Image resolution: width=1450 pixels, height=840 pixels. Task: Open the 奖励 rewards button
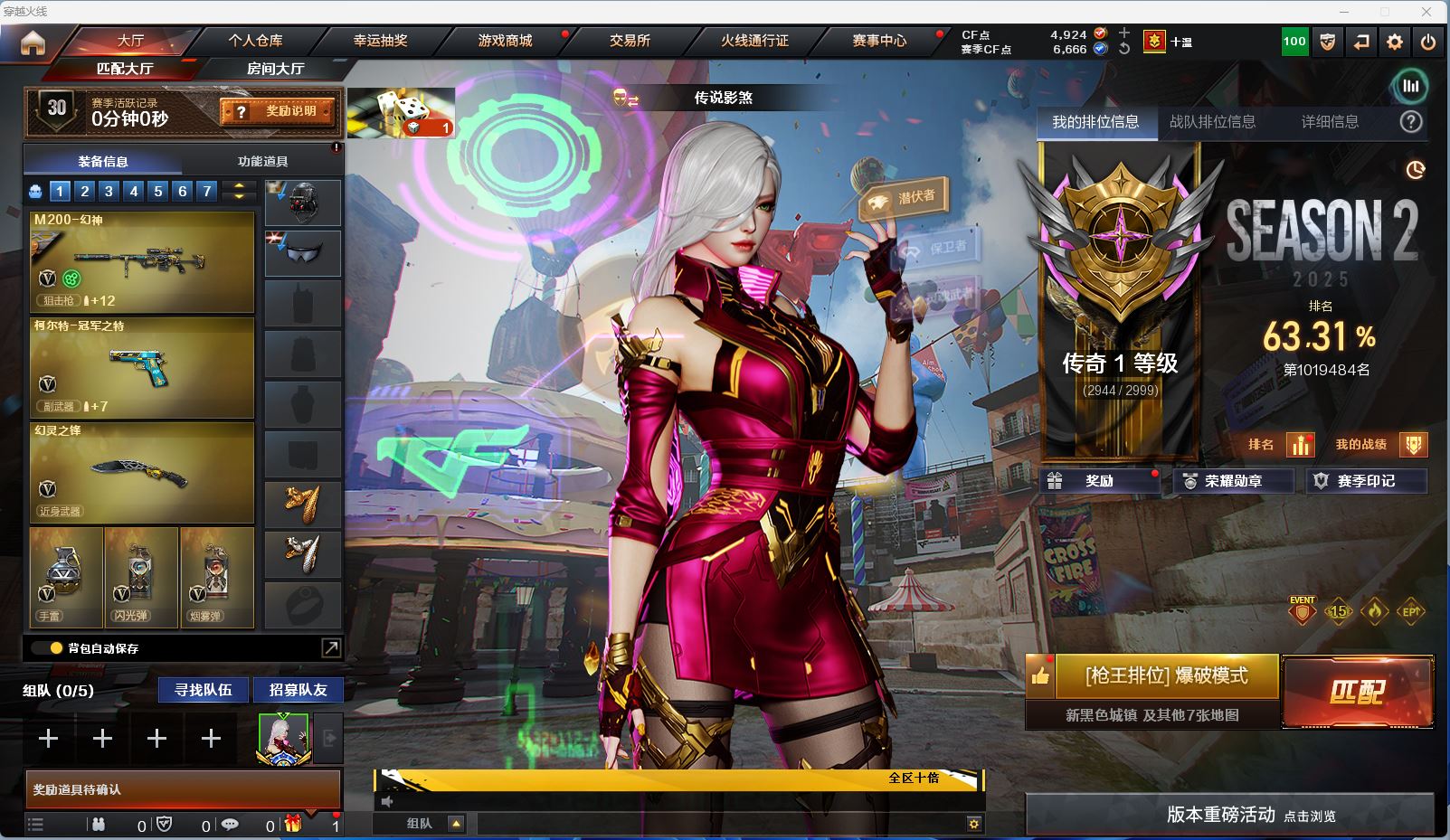click(x=1100, y=481)
